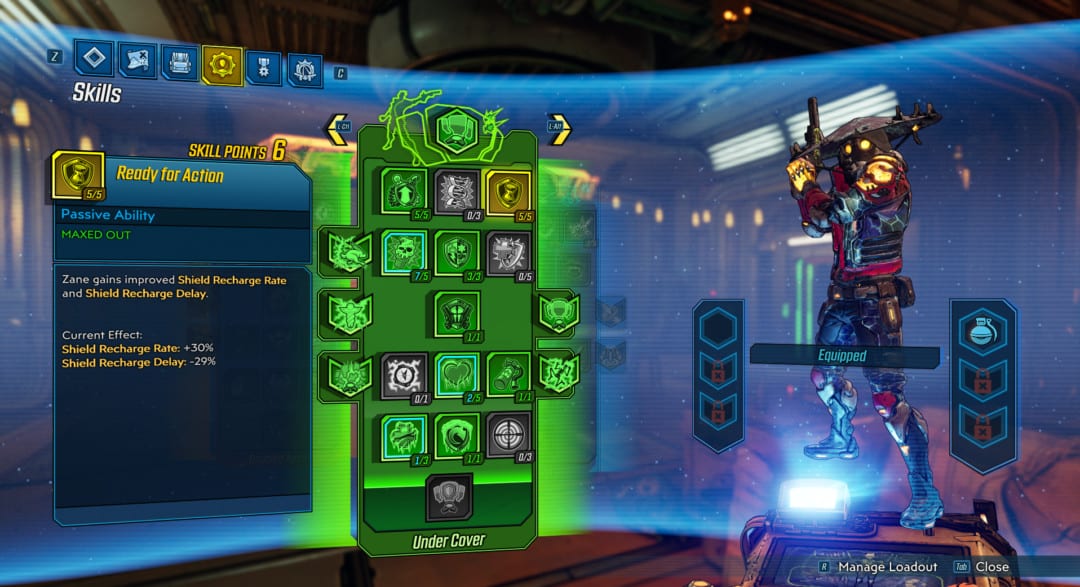Select the heart skill showing 2/5
Image resolution: width=1080 pixels, height=587 pixels.
(x=456, y=375)
